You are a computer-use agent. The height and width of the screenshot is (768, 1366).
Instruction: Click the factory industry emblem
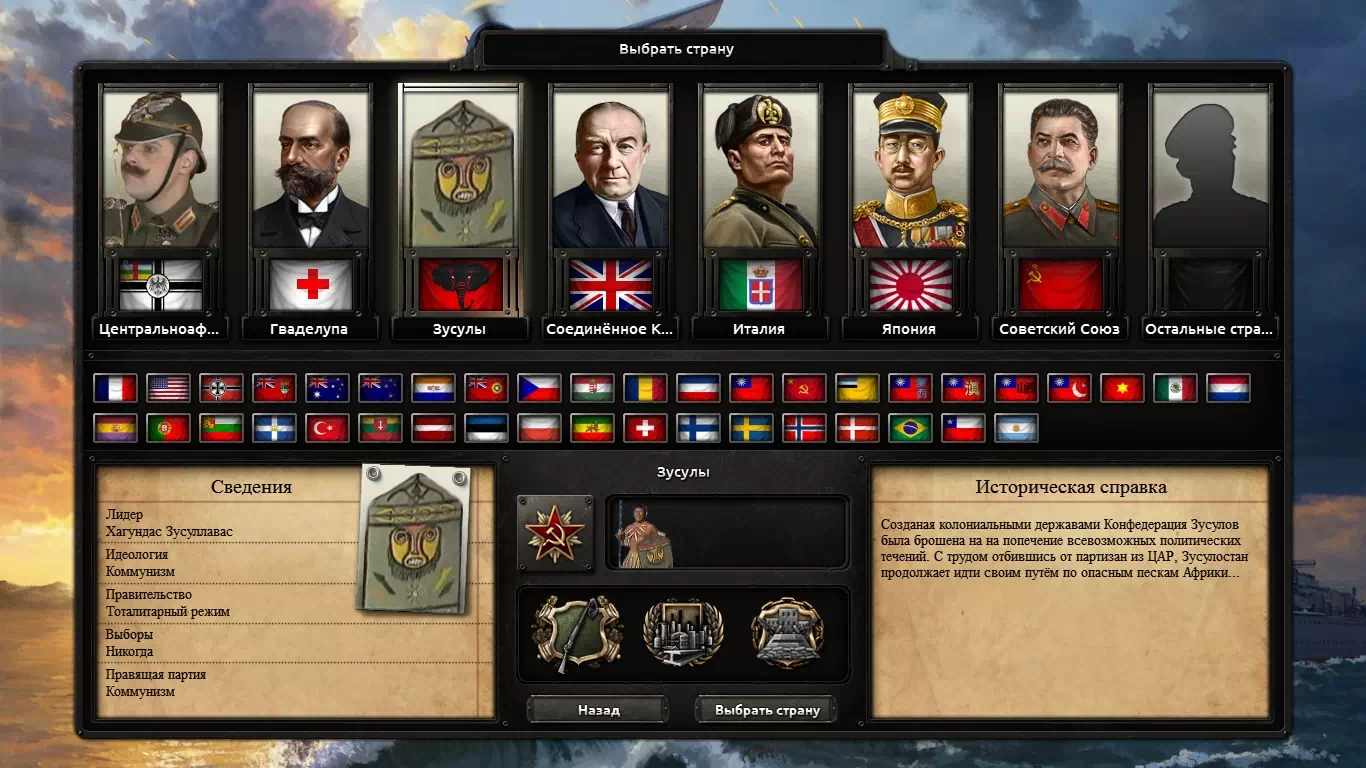pos(683,633)
